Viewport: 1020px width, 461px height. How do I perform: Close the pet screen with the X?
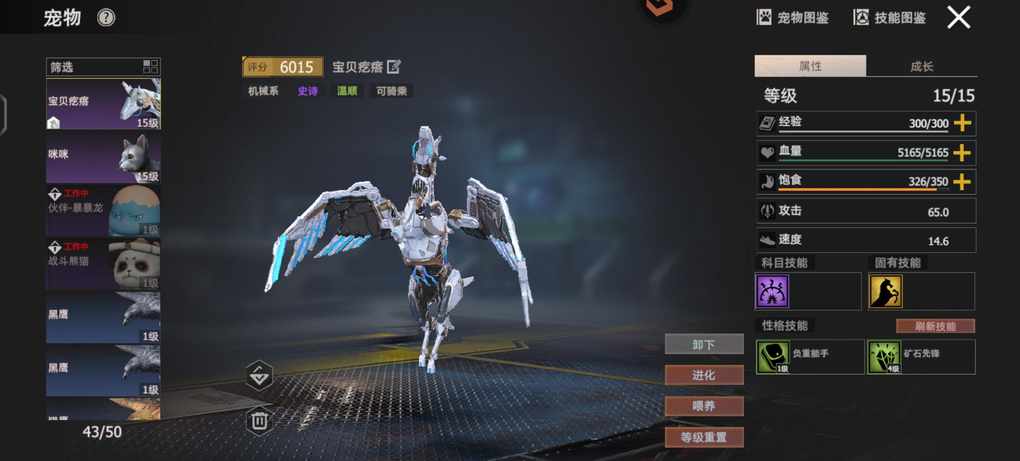[x=959, y=17]
